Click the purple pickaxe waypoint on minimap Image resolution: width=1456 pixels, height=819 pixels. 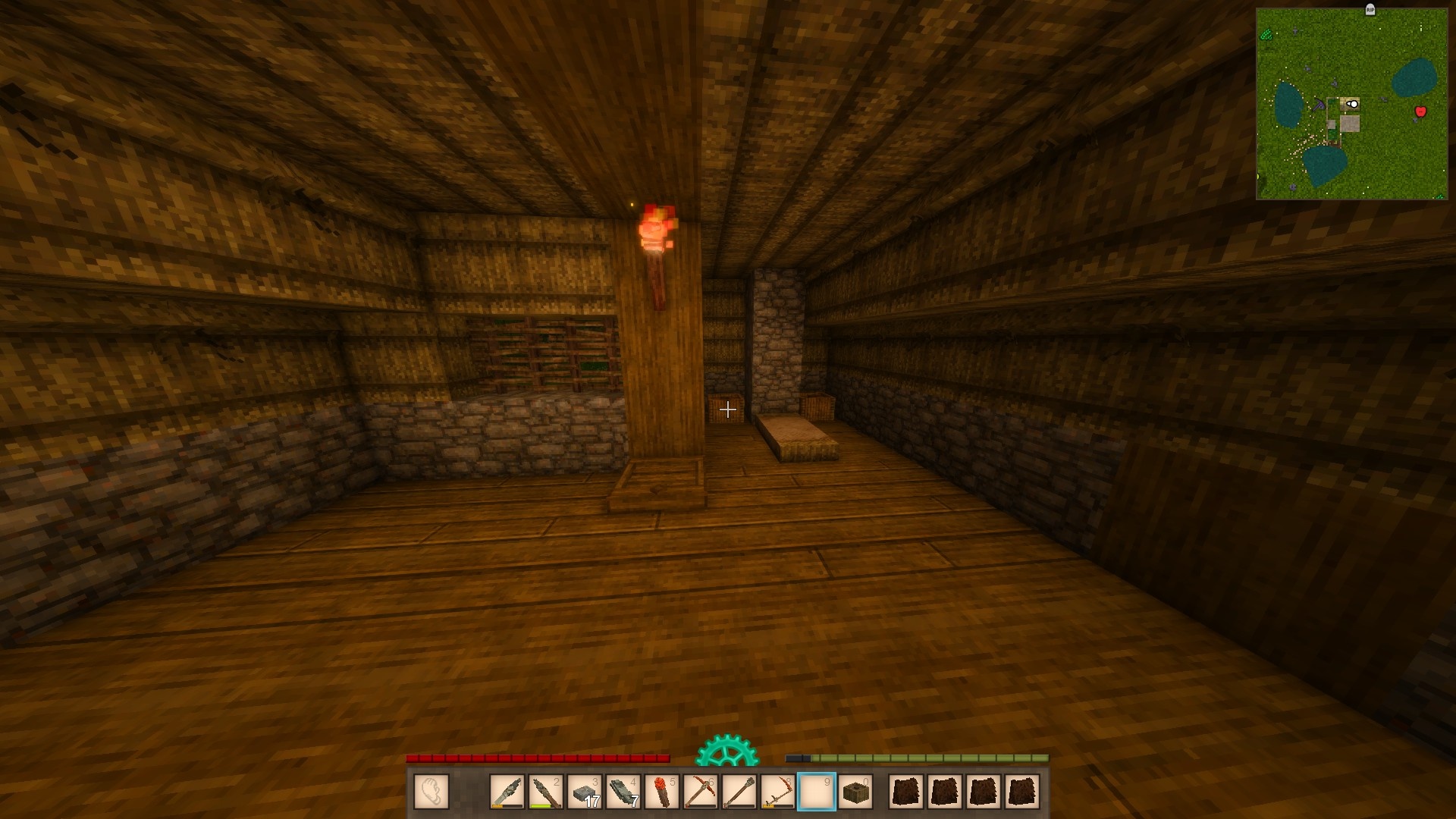coord(1320,105)
